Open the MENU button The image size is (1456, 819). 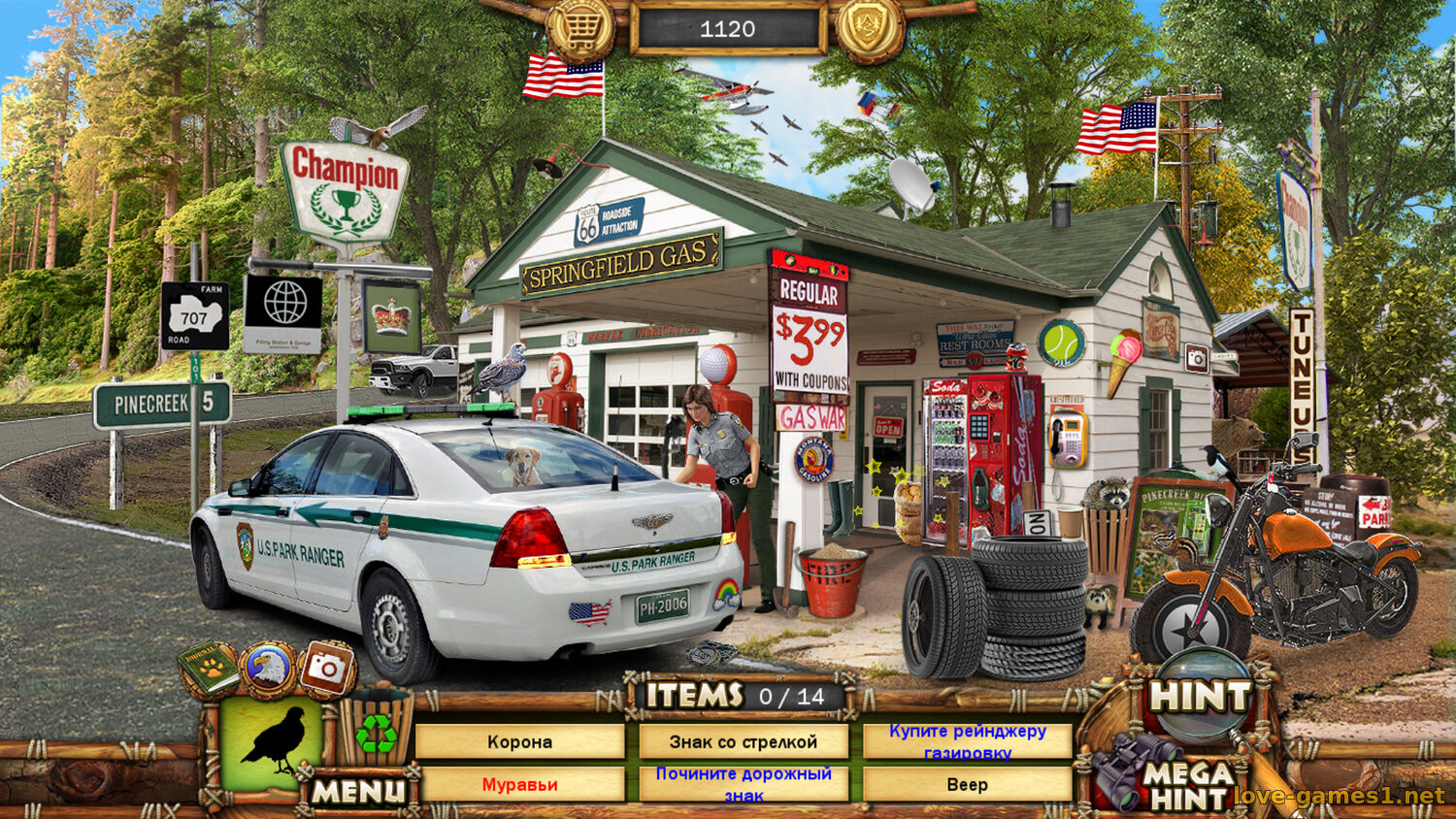(x=358, y=792)
